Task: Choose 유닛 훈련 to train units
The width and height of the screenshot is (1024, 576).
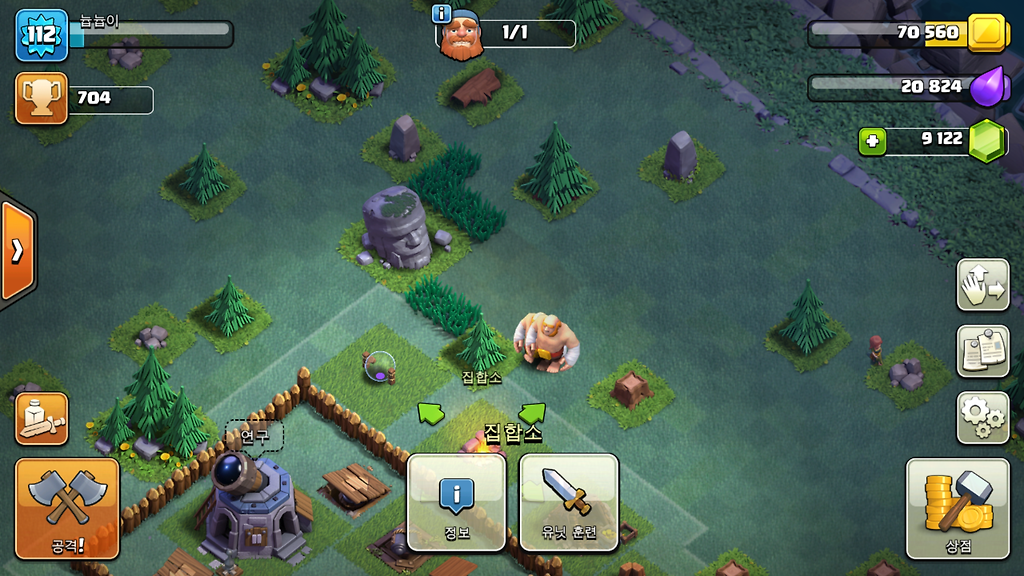Action: 569,501
